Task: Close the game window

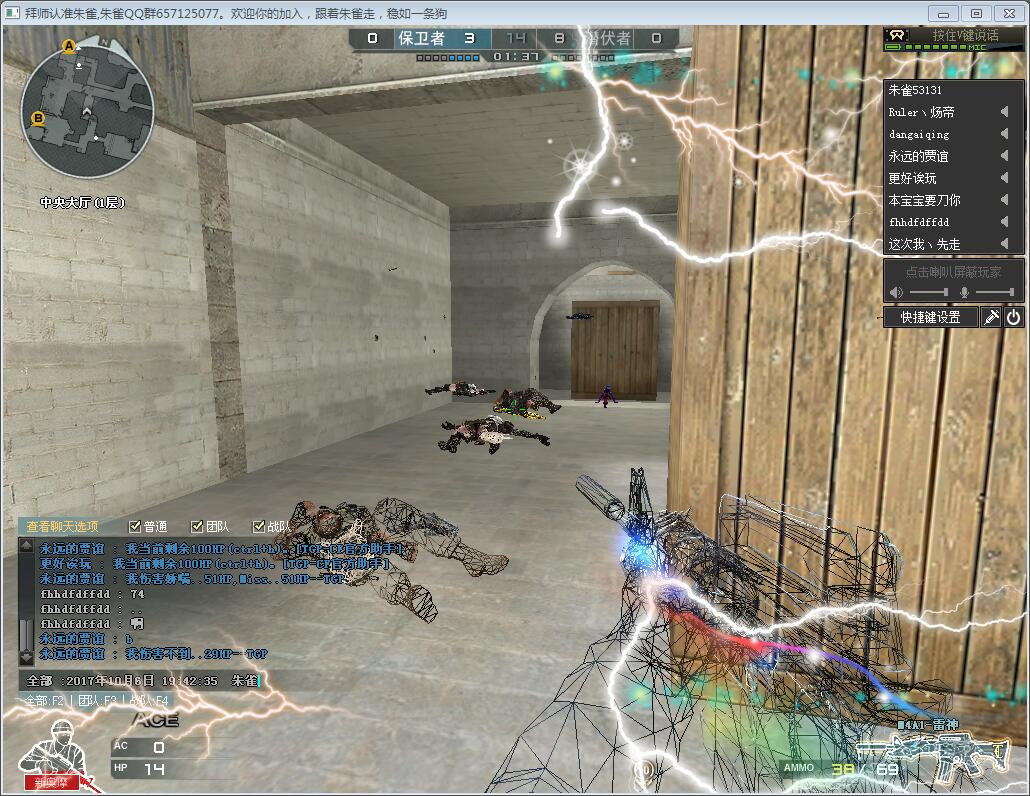Action: click(x=1008, y=13)
